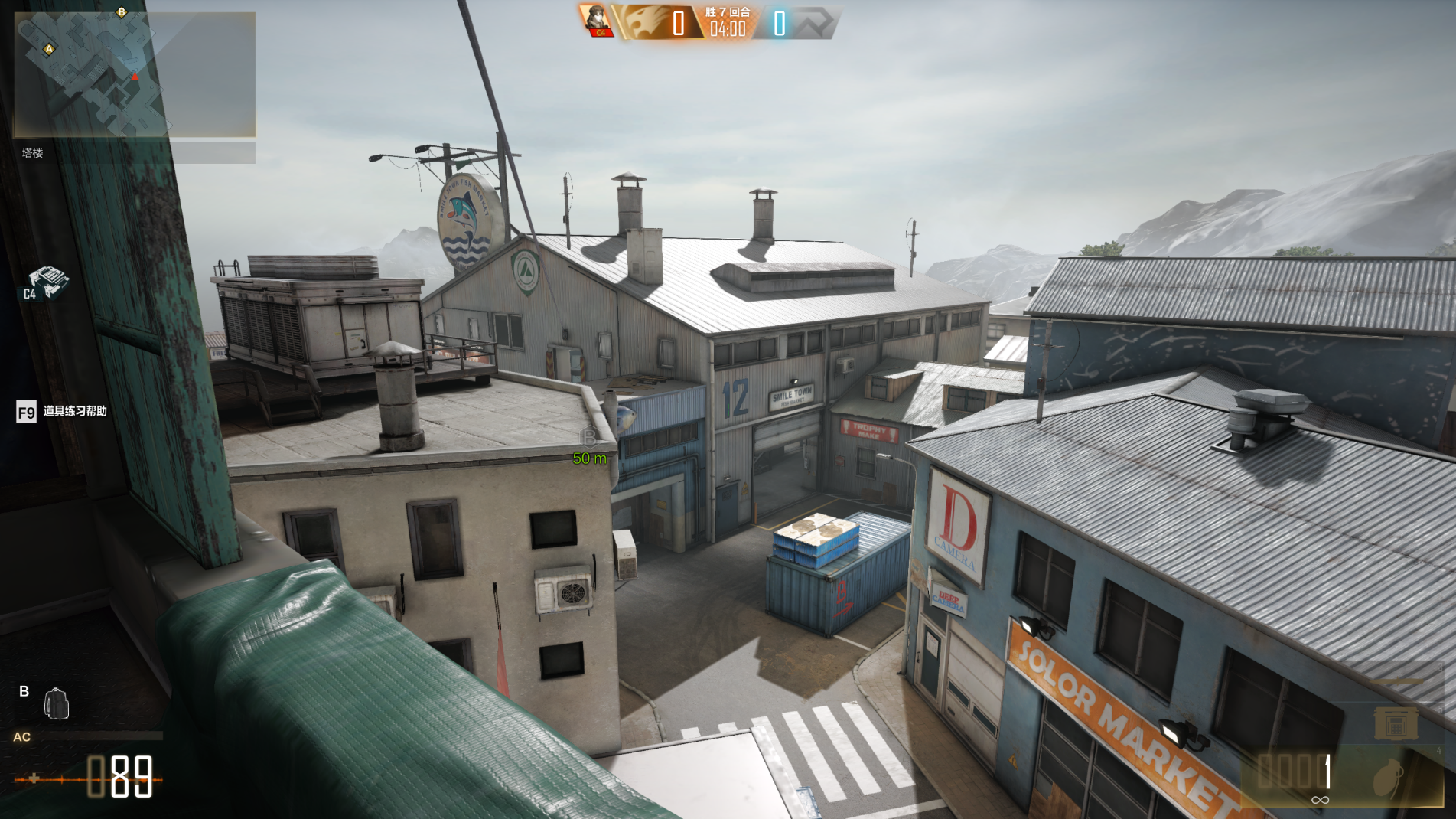The image size is (1456, 819).
Task: Click the minimap in the corner
Action: tap(135, 74)
